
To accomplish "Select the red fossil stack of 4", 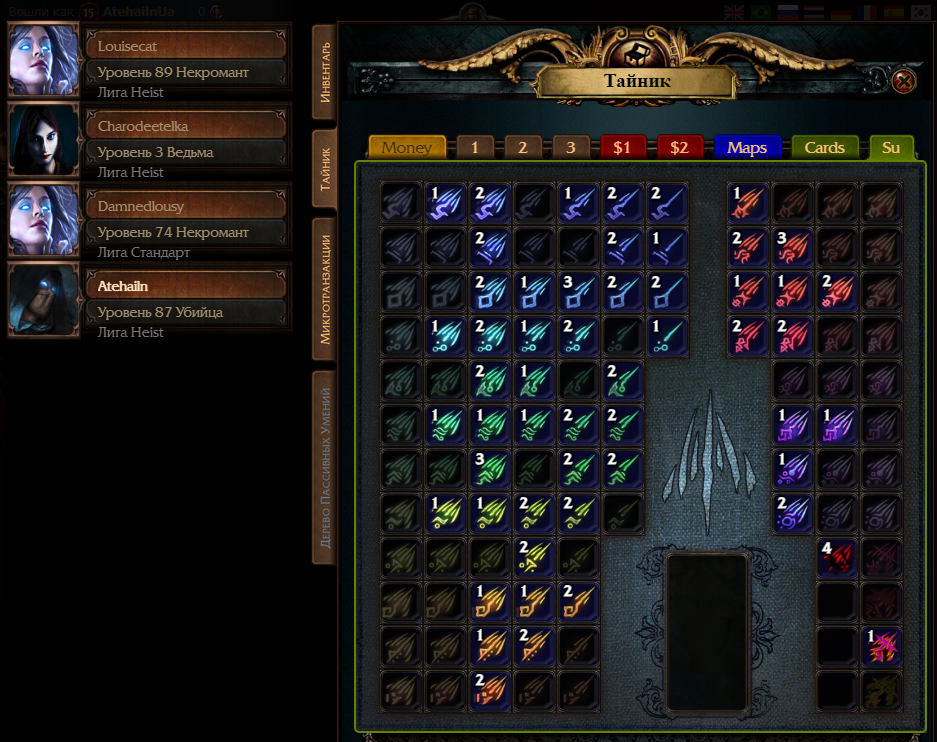I will coord(837,558).
